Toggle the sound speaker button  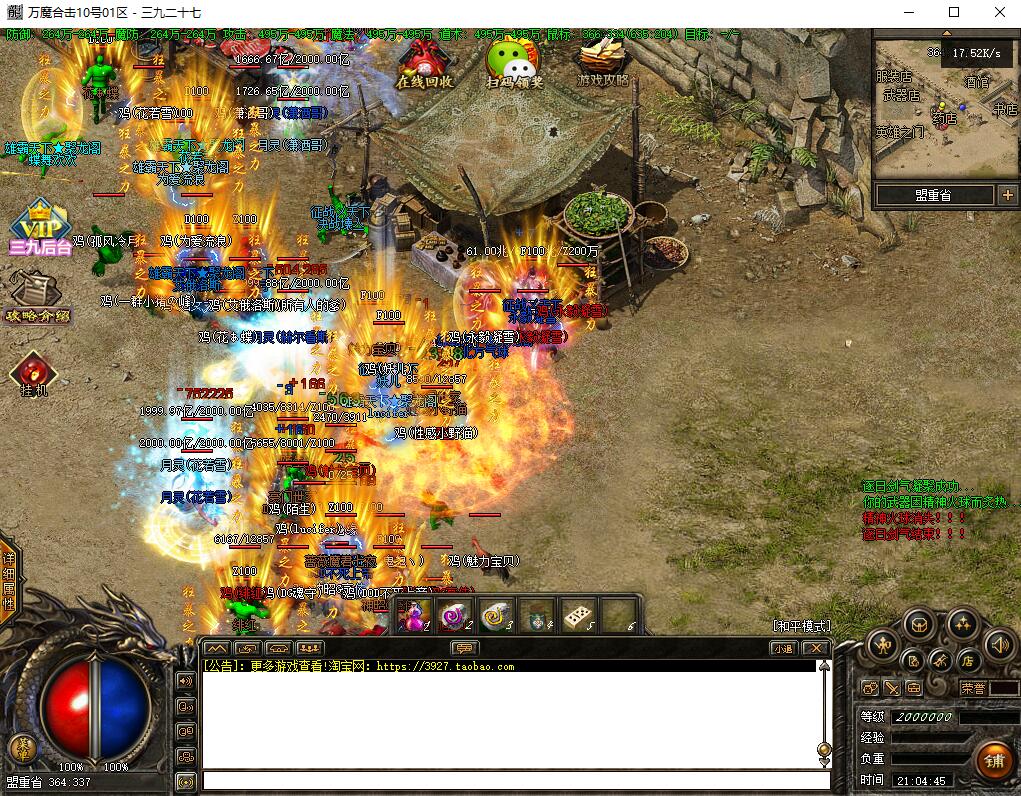coord(999,645)
